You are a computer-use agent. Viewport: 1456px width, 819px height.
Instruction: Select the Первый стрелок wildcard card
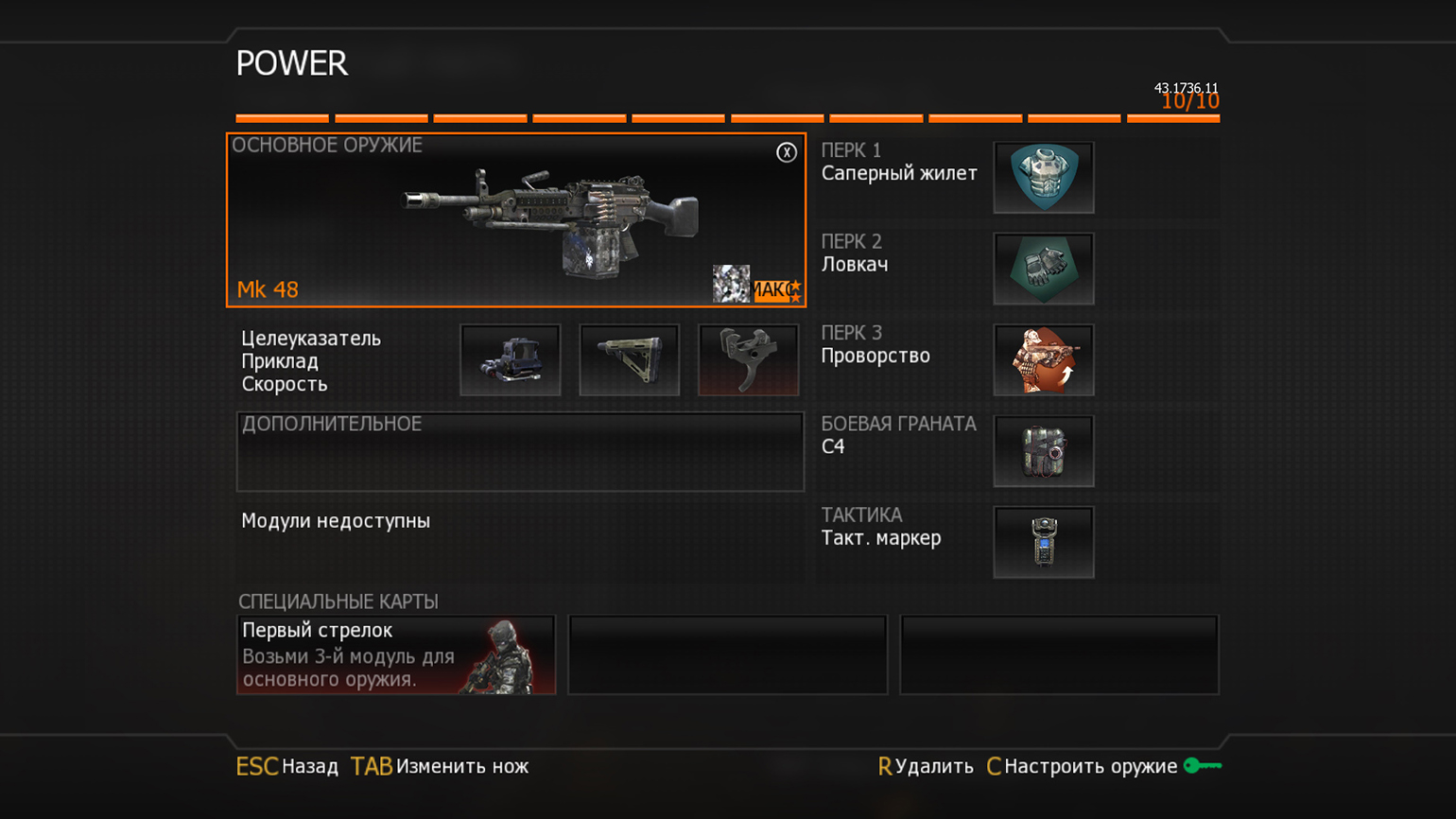[x=396, y=654]
